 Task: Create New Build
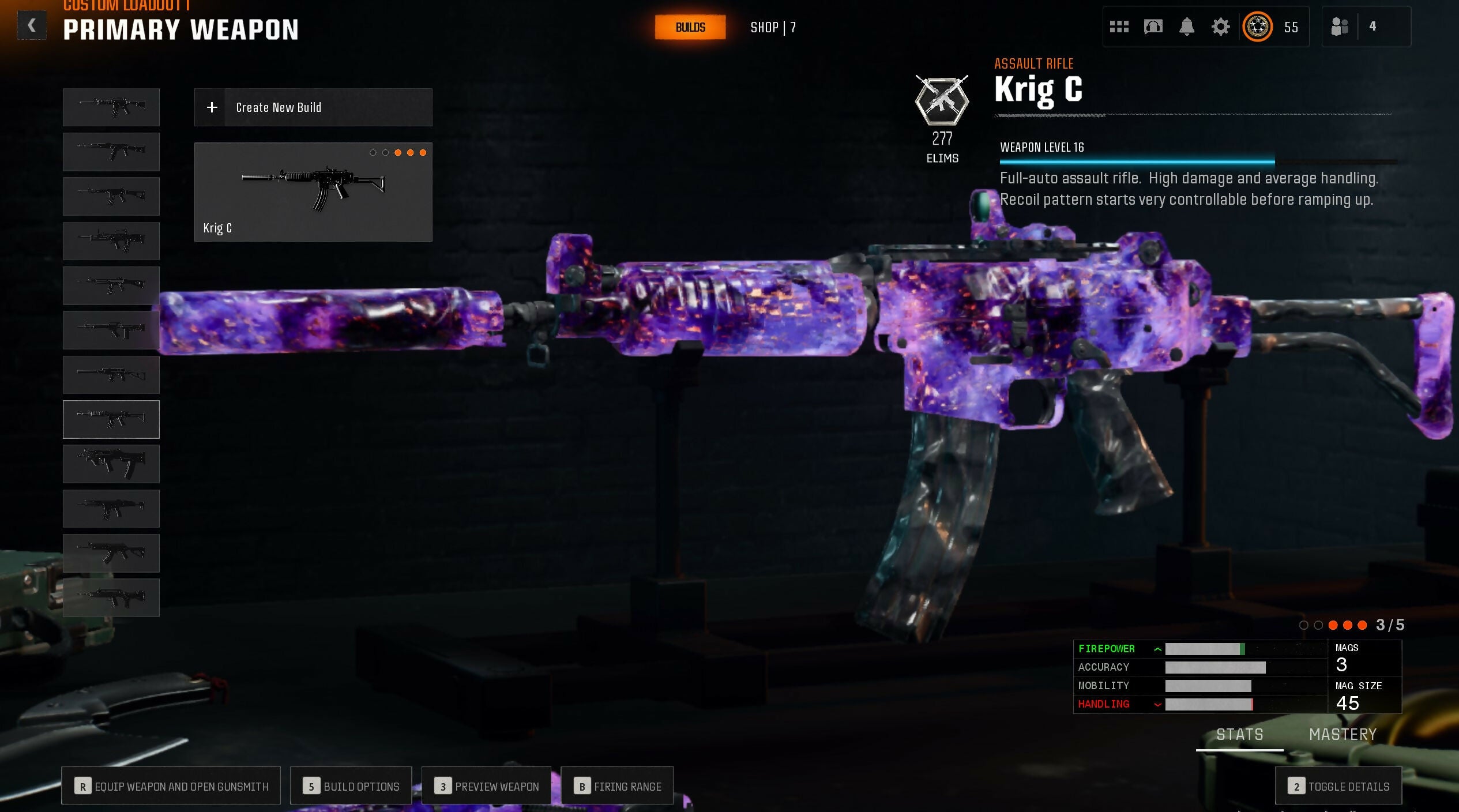(x=313, y=107)
